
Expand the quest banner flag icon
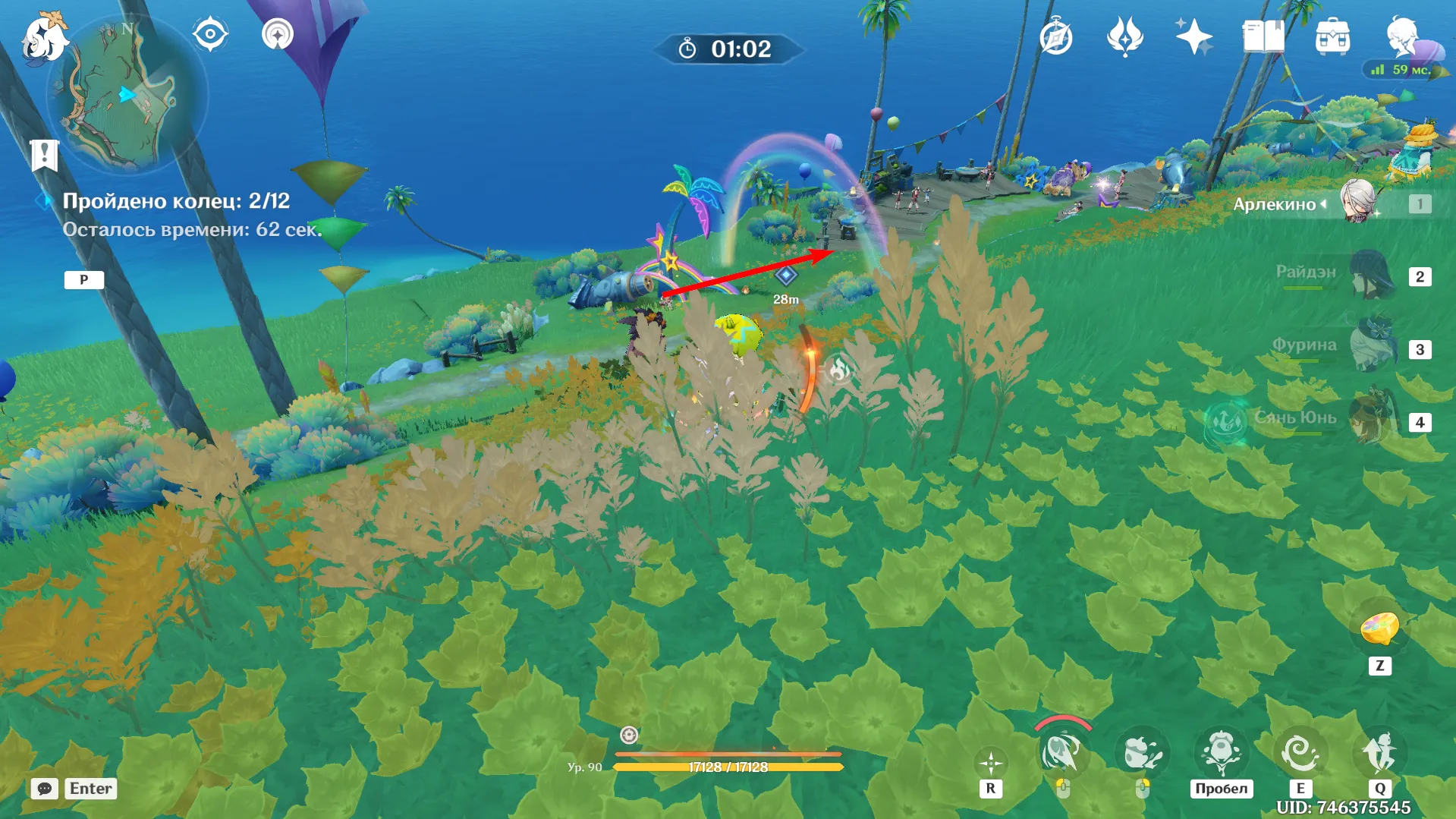(46, 154)
